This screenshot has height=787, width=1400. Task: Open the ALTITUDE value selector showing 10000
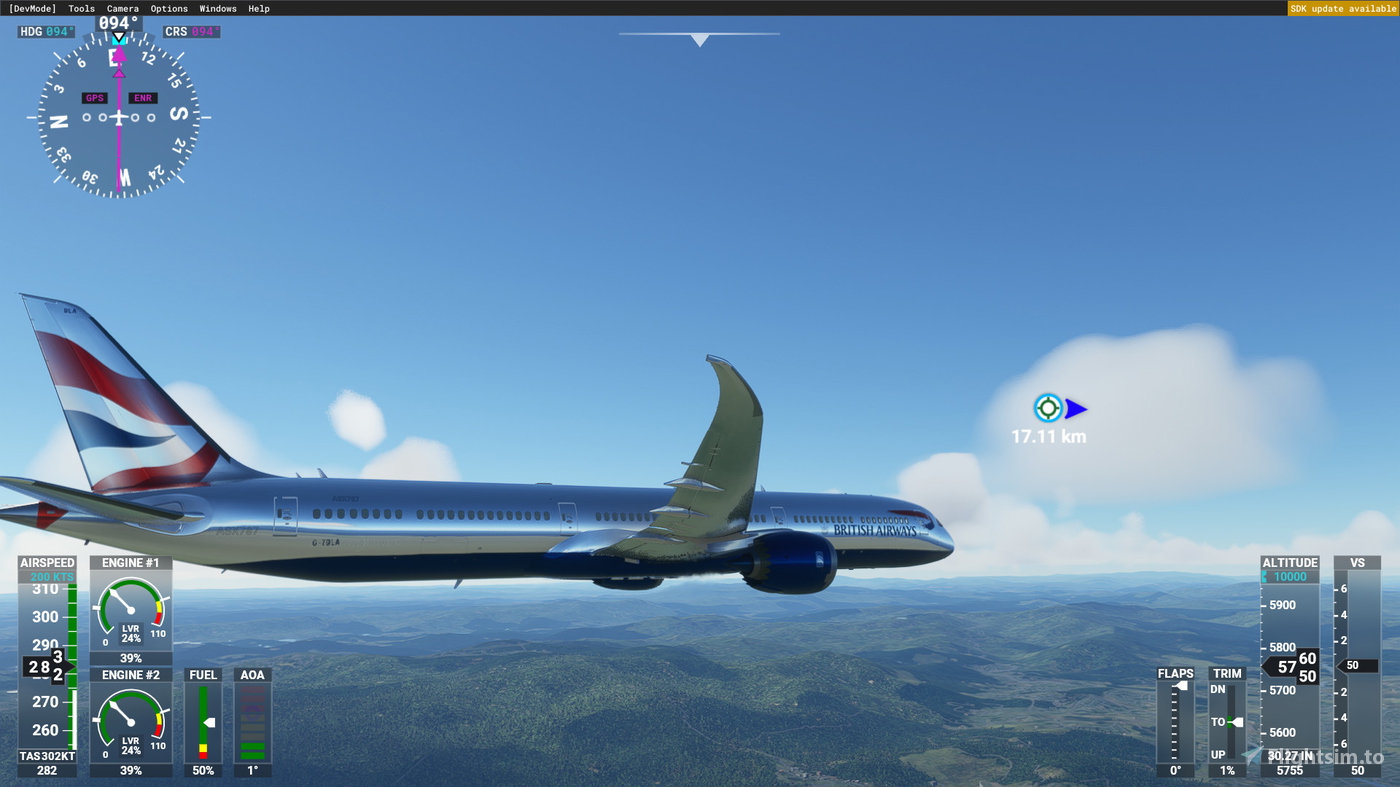pyautogui.click(x=1288, y=576)
